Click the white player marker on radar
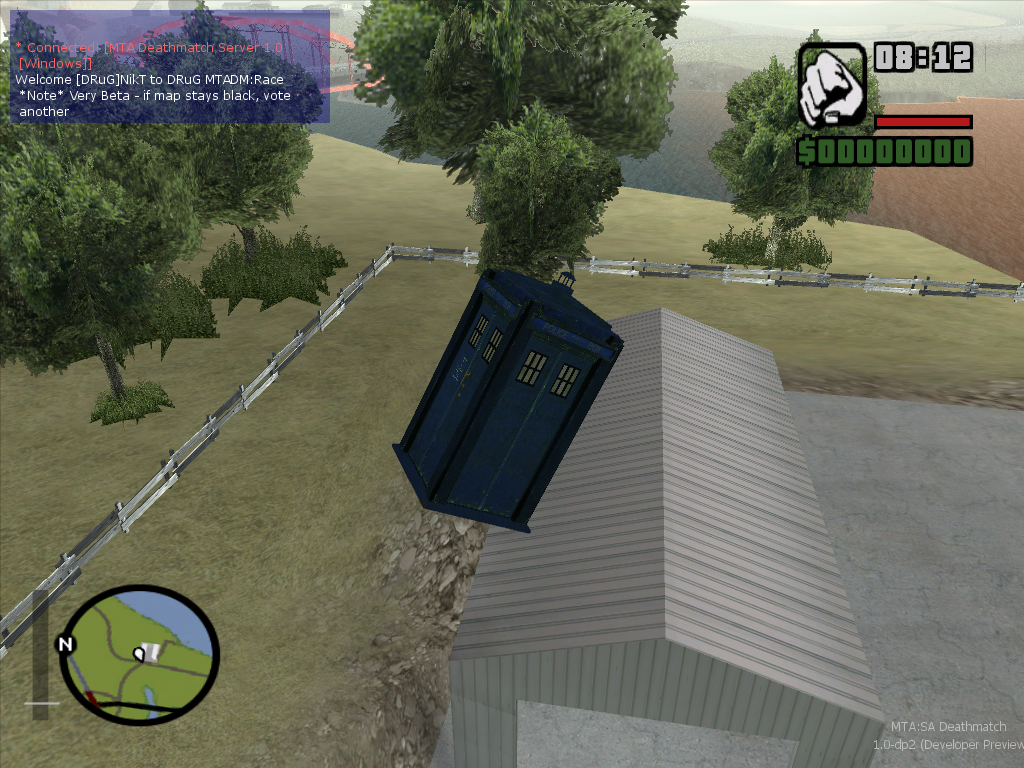 tap(141, 654)
